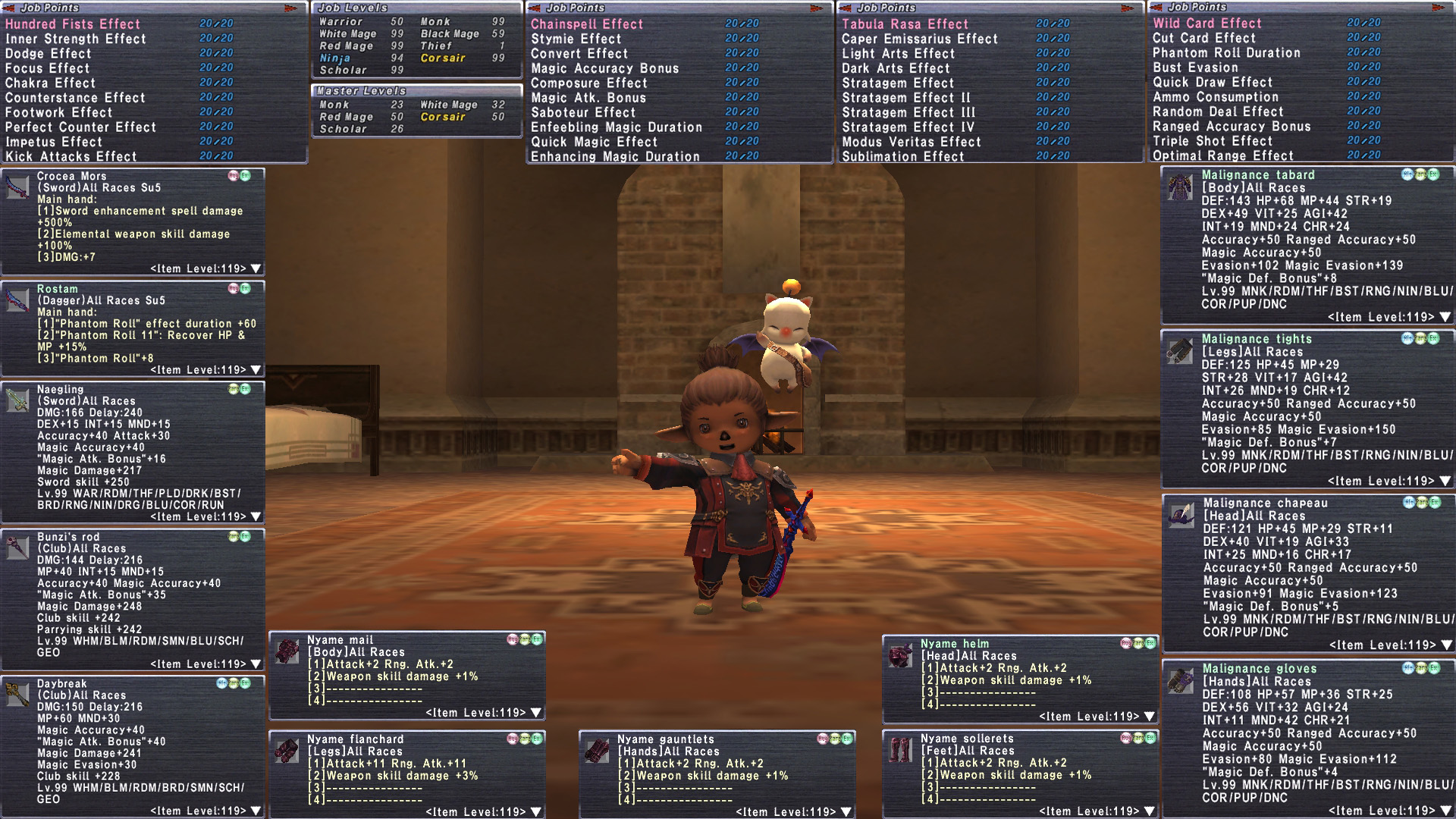The width and height of the screenshot is (1456, 819).
Task: Choose Kick Attacks Effect row
Action: 71,157
